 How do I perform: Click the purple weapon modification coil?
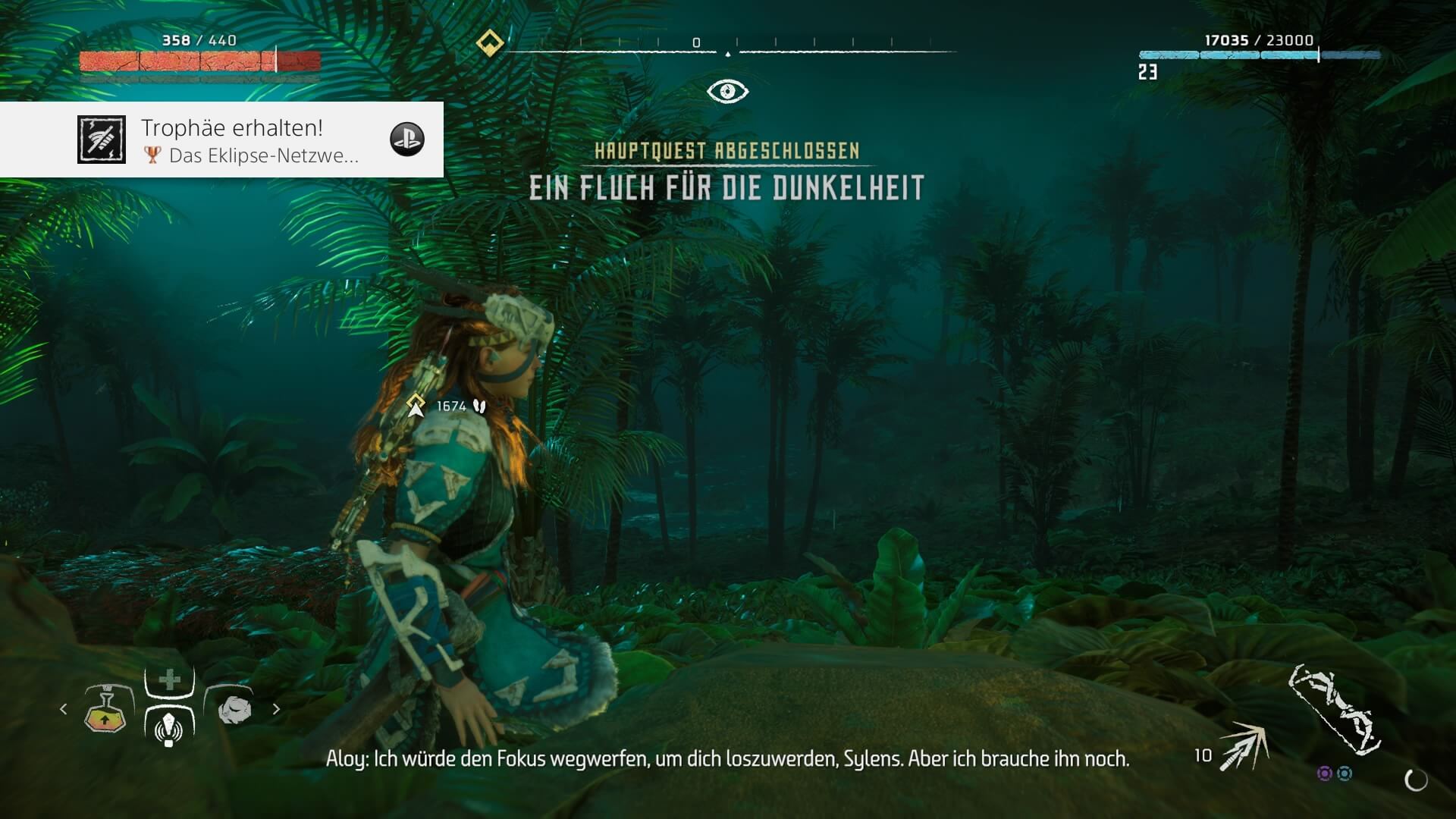point(1324,773)
